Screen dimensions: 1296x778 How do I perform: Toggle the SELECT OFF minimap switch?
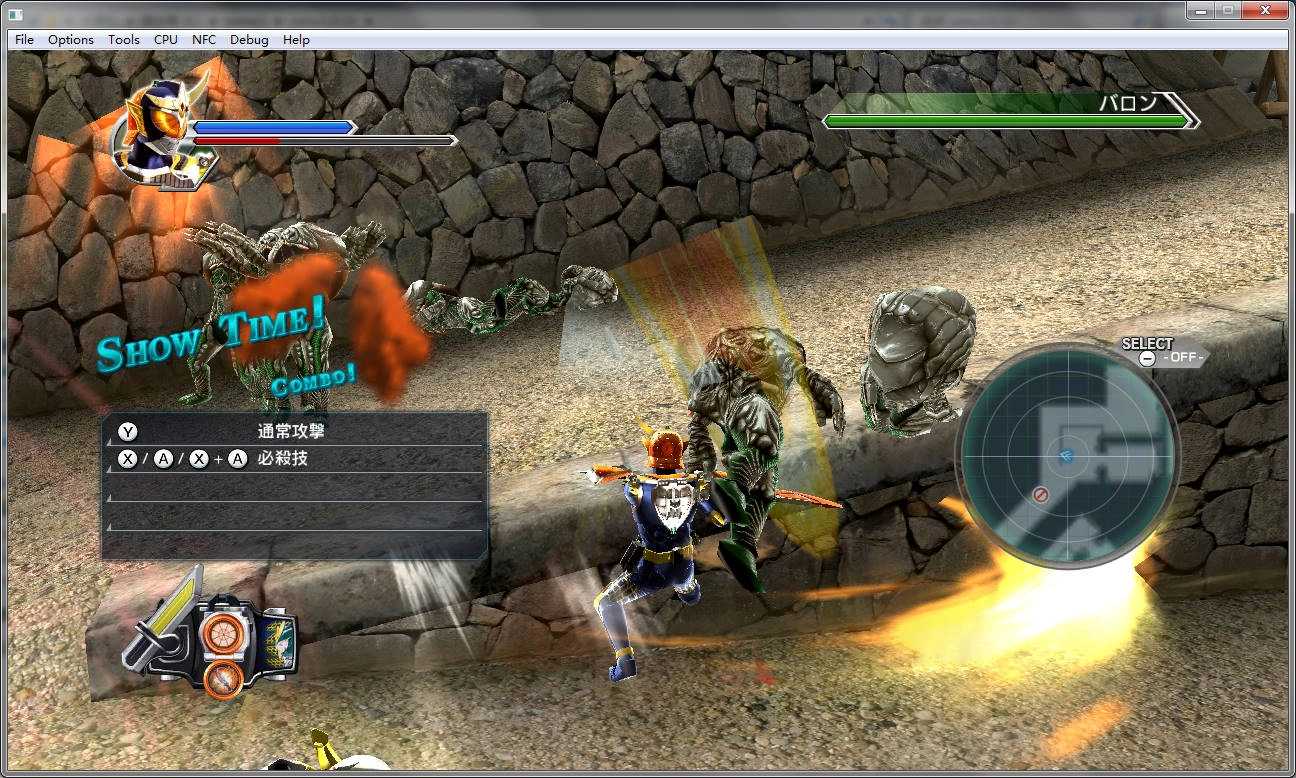1164,357
